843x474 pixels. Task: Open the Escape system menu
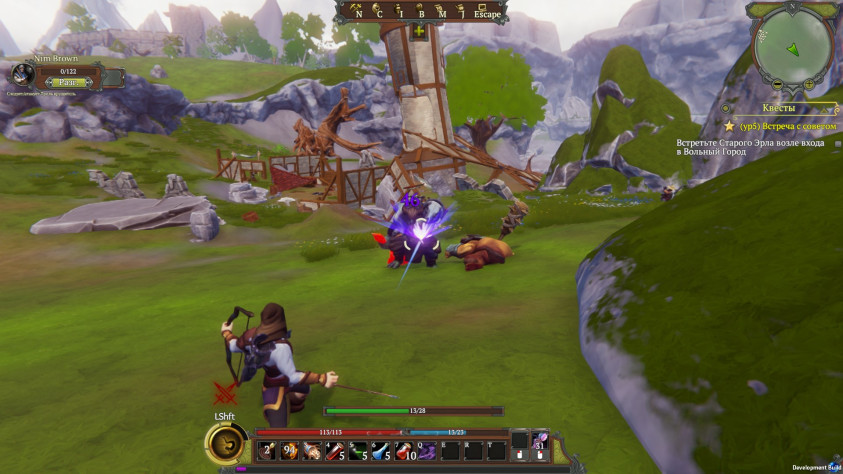tap(486, 12)
